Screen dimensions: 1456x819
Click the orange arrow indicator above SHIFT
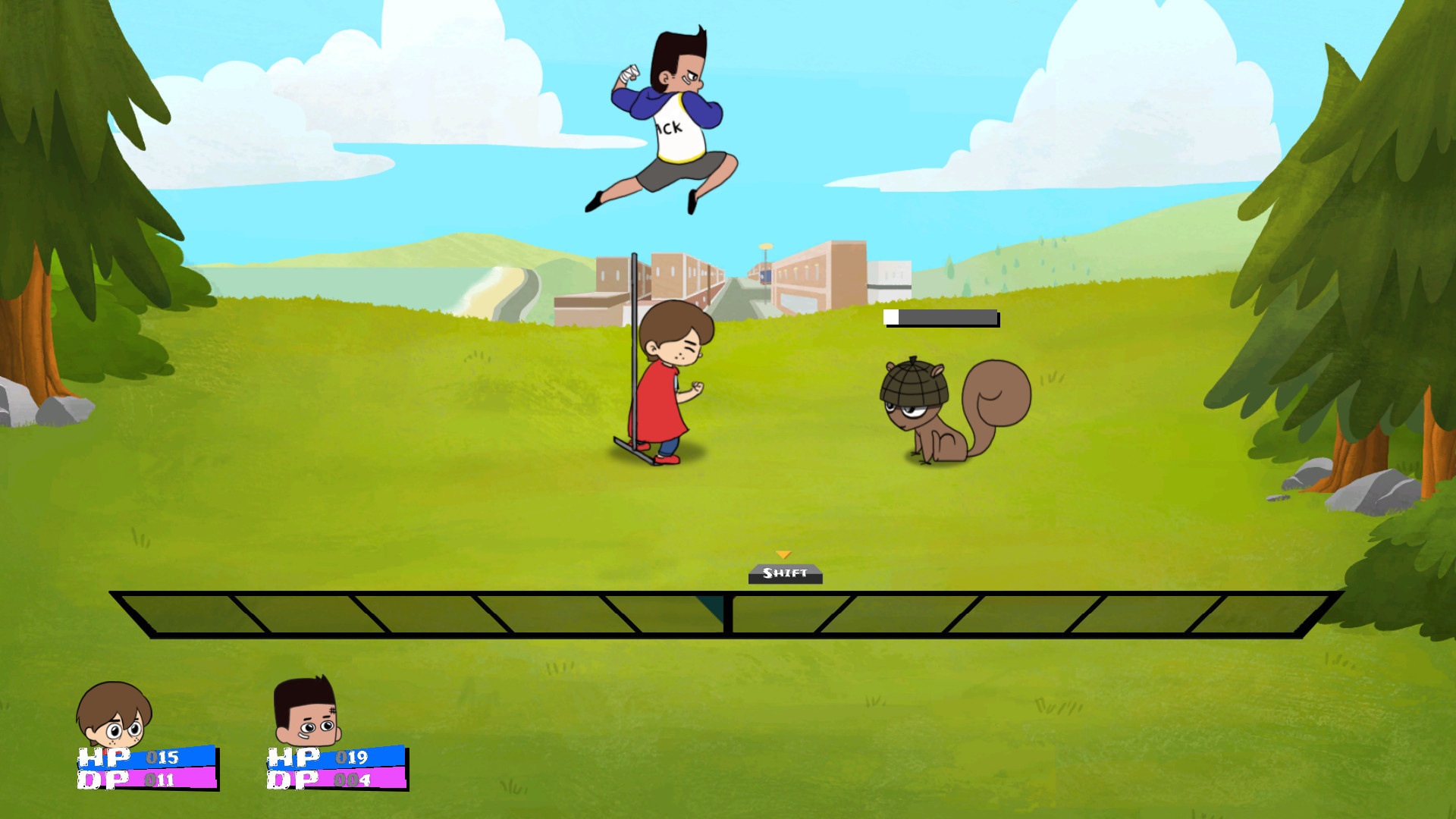coord(785,556)
